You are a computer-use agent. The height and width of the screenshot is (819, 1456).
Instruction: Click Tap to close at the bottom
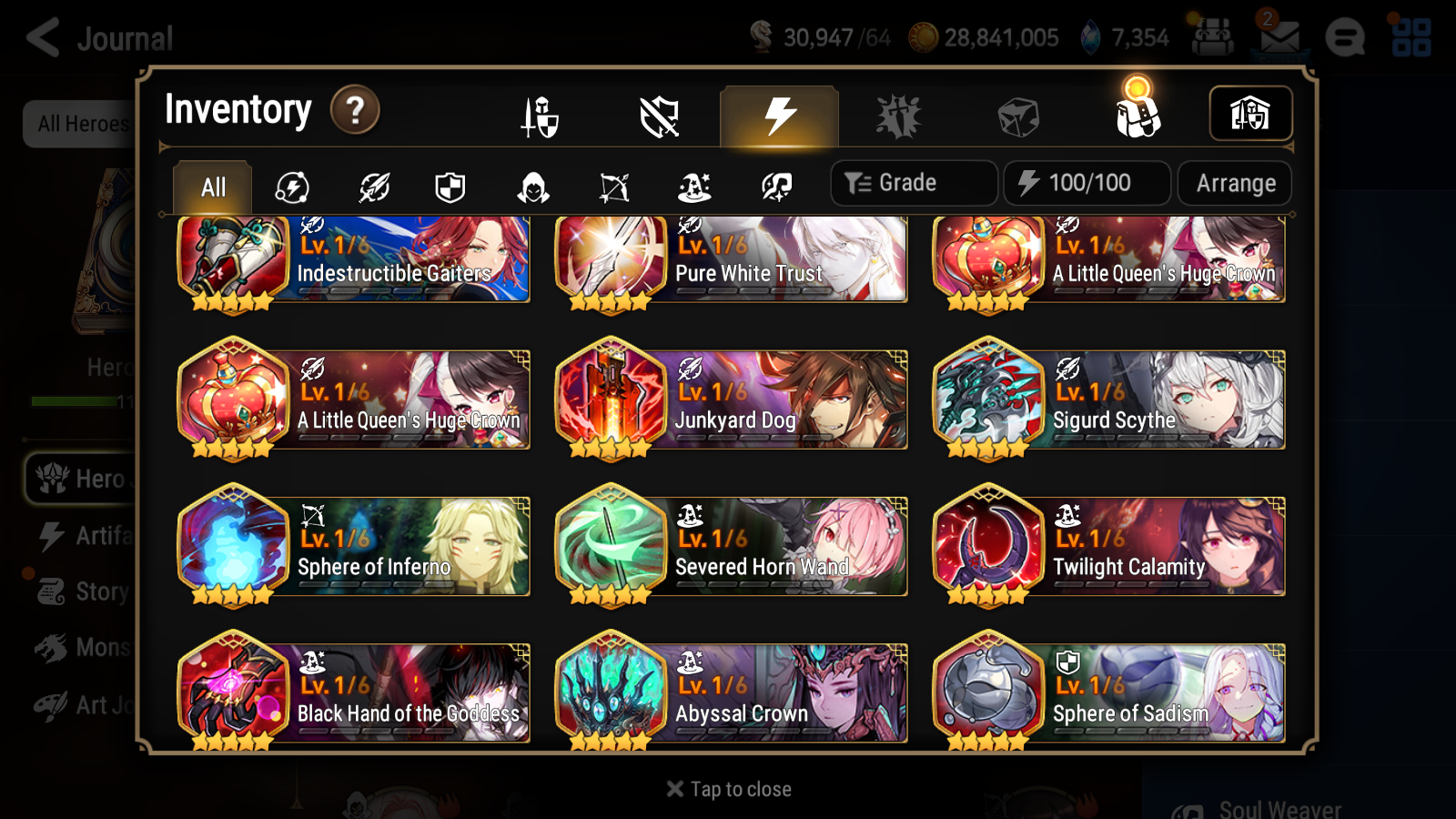pos(727,788)
